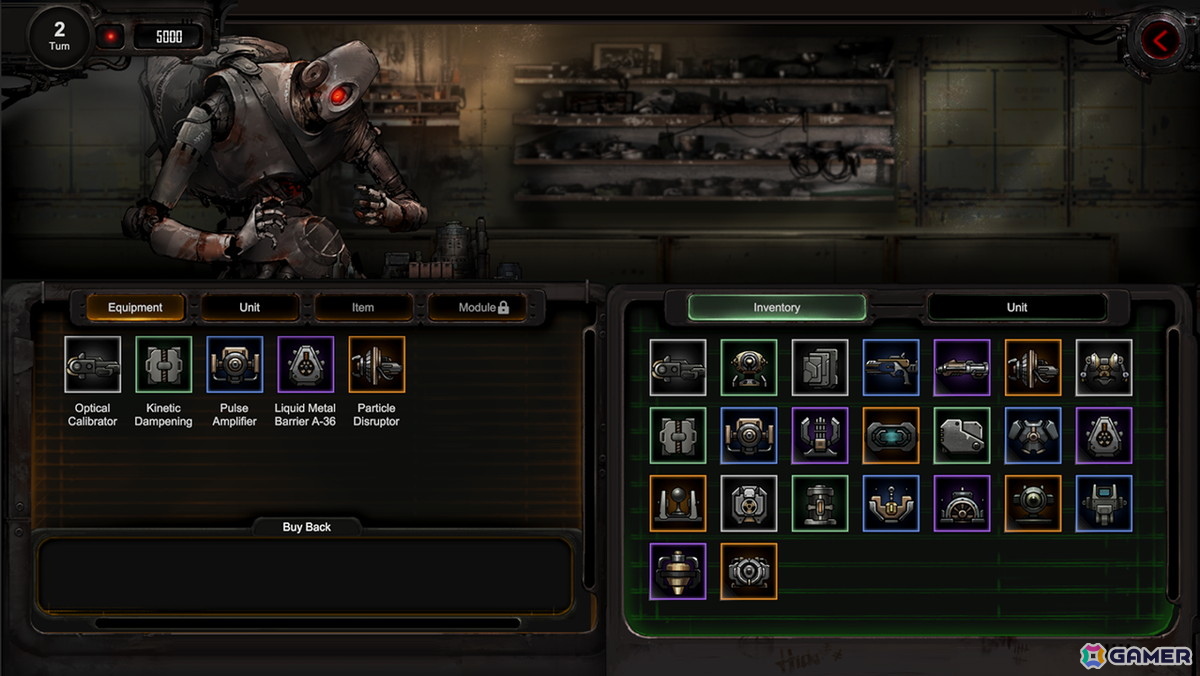Switch to the Equipment shop tab
The width and height of the screenshot is (1200, 676).
(135, 307)
